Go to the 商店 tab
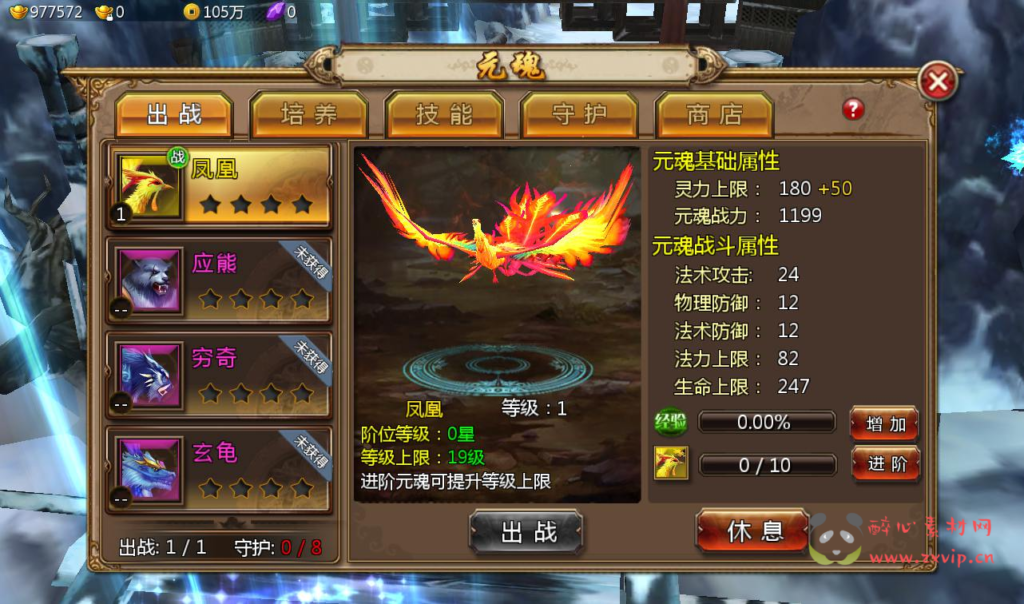The image size is (1024, 604). [x=713, y=115]
